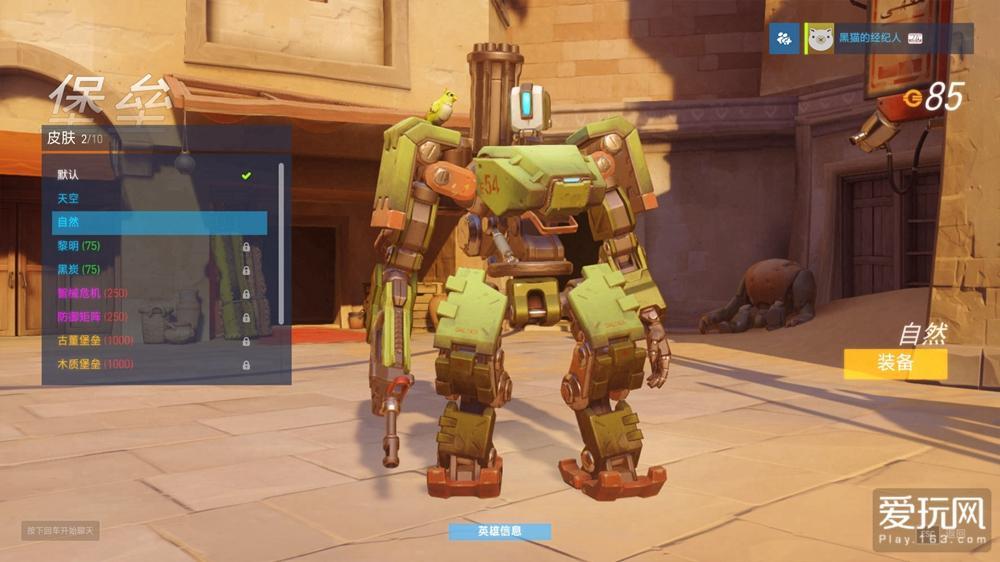Open the social group icon
The image size is (1000, 562).
point(786,39)
